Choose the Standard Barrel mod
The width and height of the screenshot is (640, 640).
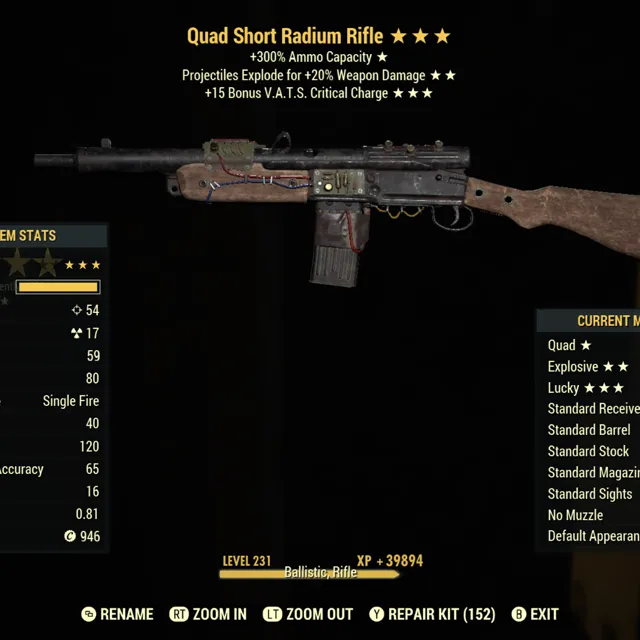[589, 430]
